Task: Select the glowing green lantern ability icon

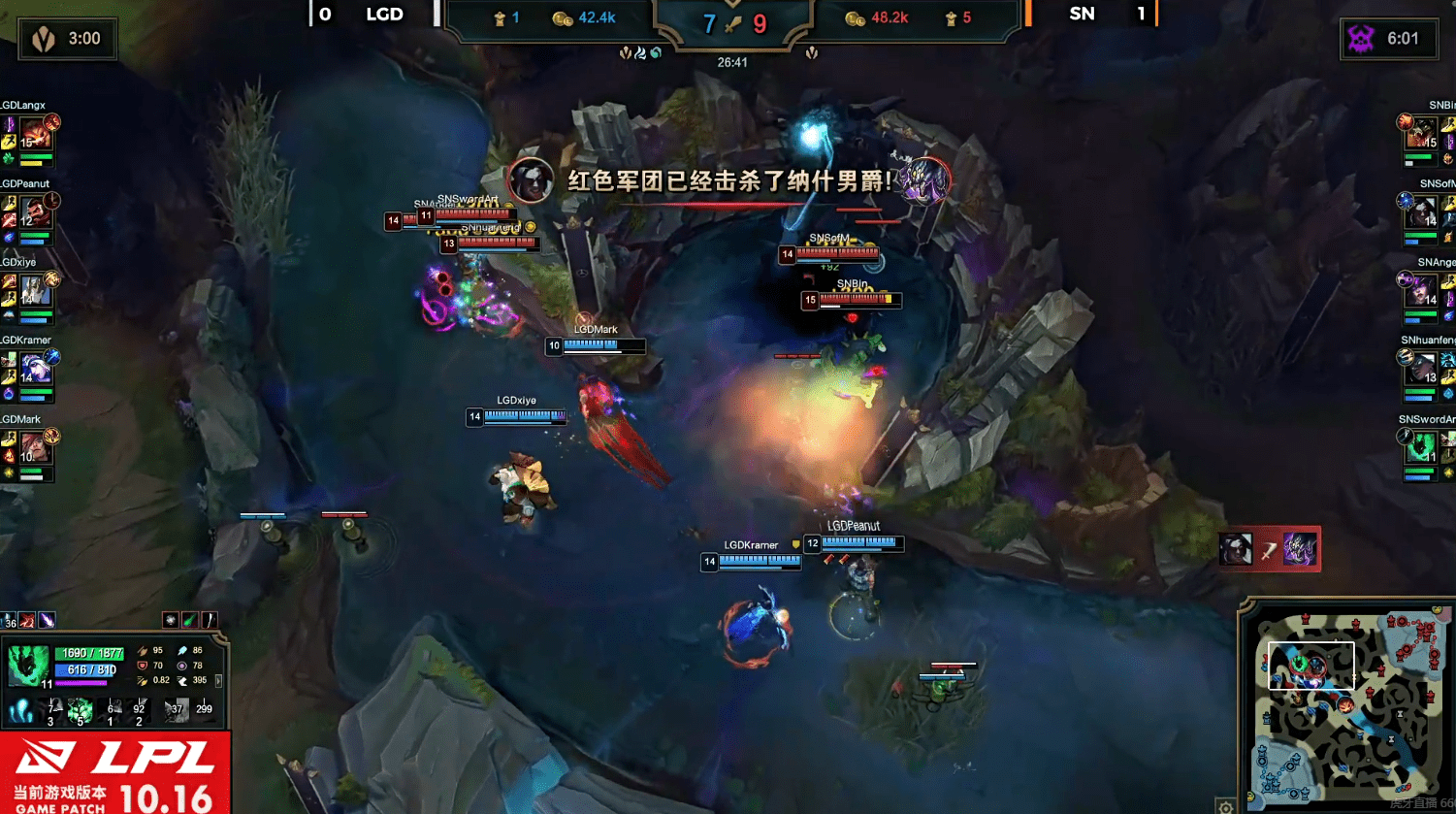Action: (81, 711)
